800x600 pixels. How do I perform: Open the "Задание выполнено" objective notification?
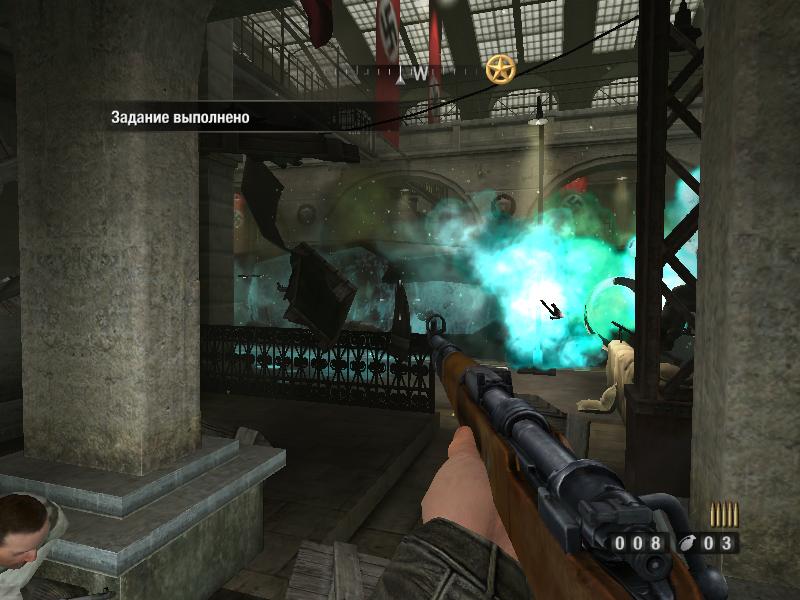click(x=181, y=117)
